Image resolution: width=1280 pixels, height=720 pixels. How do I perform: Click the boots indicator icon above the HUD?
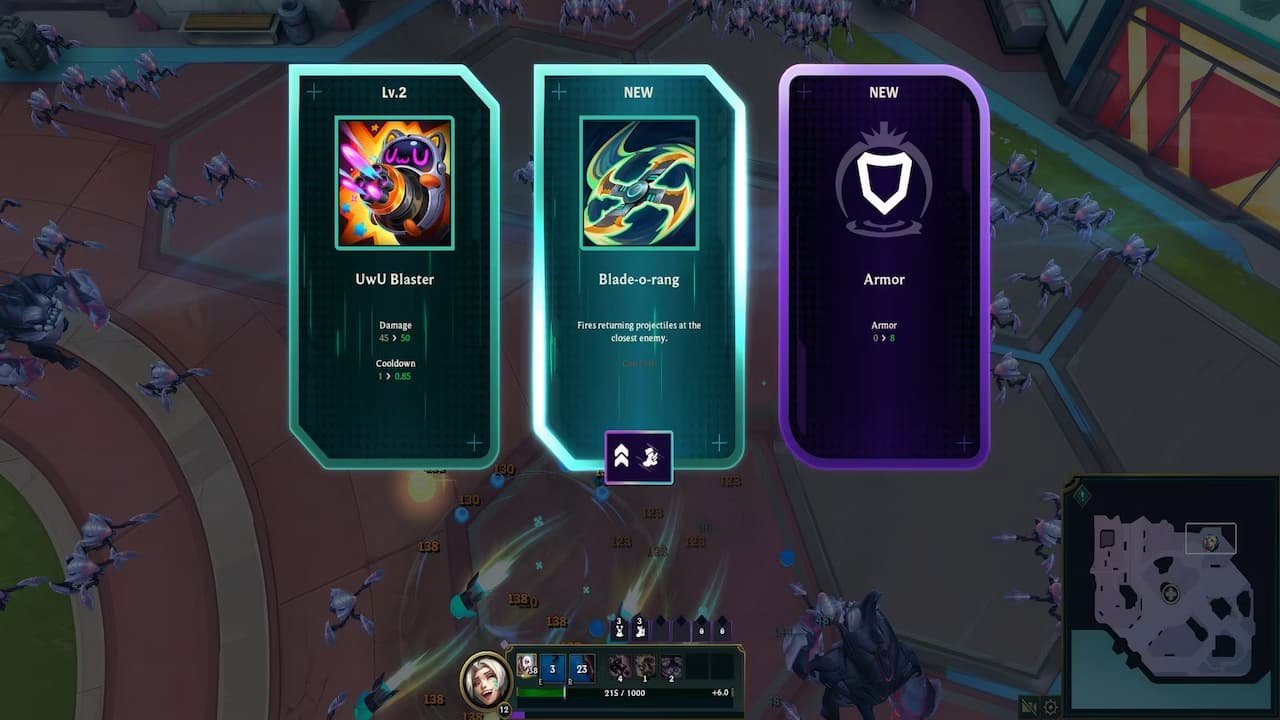tap(640, 629)
